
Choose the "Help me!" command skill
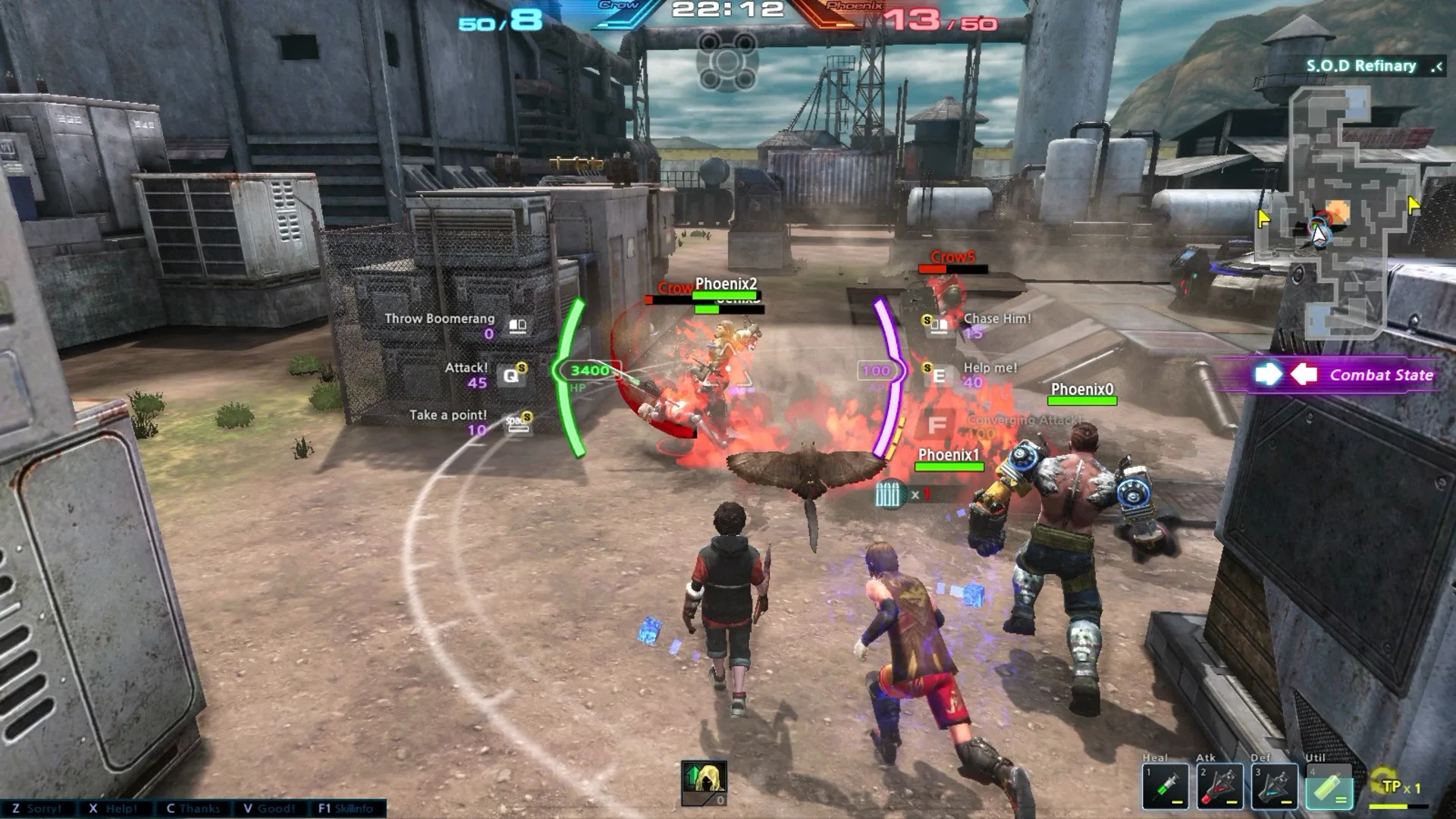[x=939, y=375]
